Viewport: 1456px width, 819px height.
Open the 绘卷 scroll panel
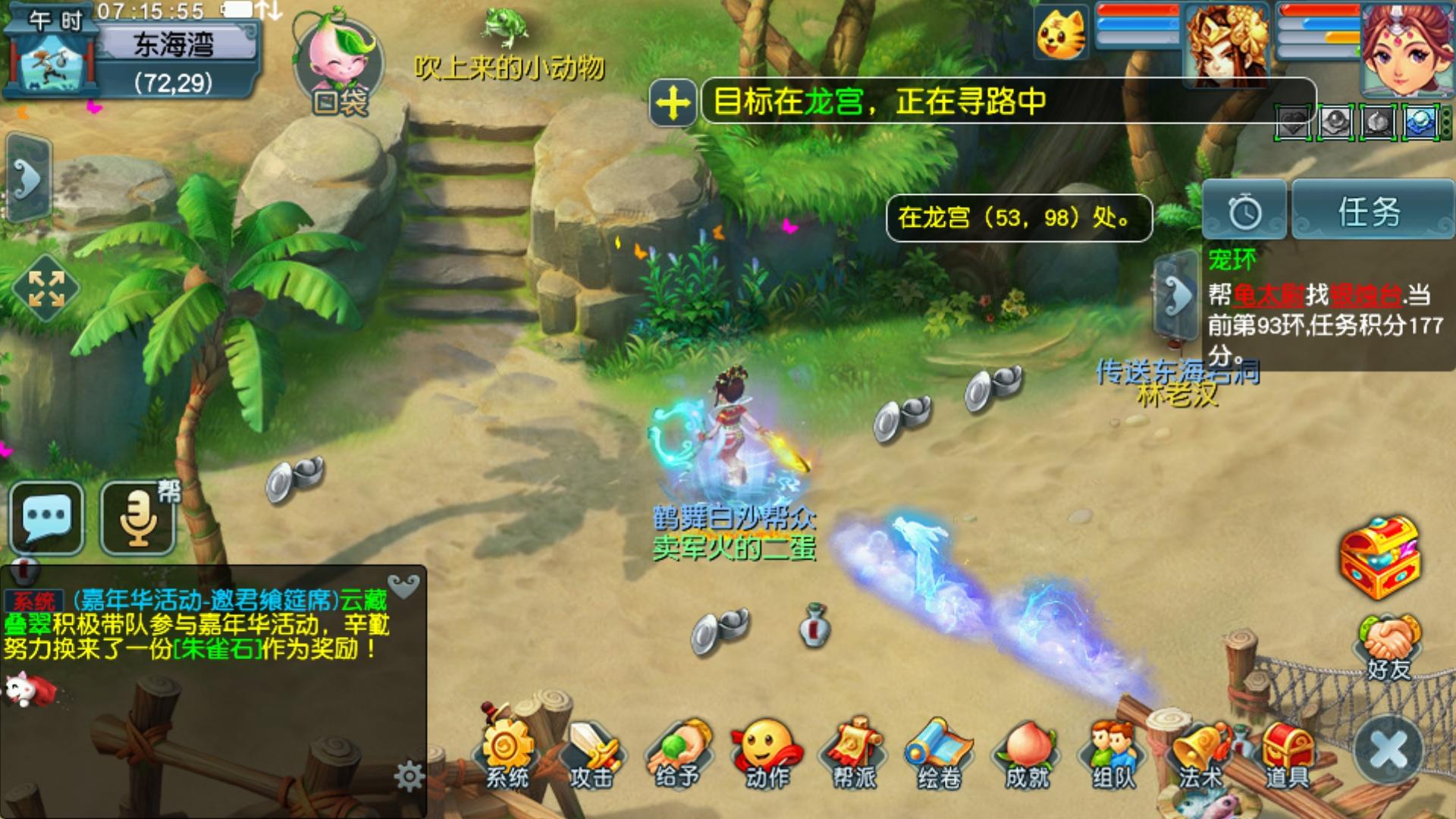tap(940, 753)
